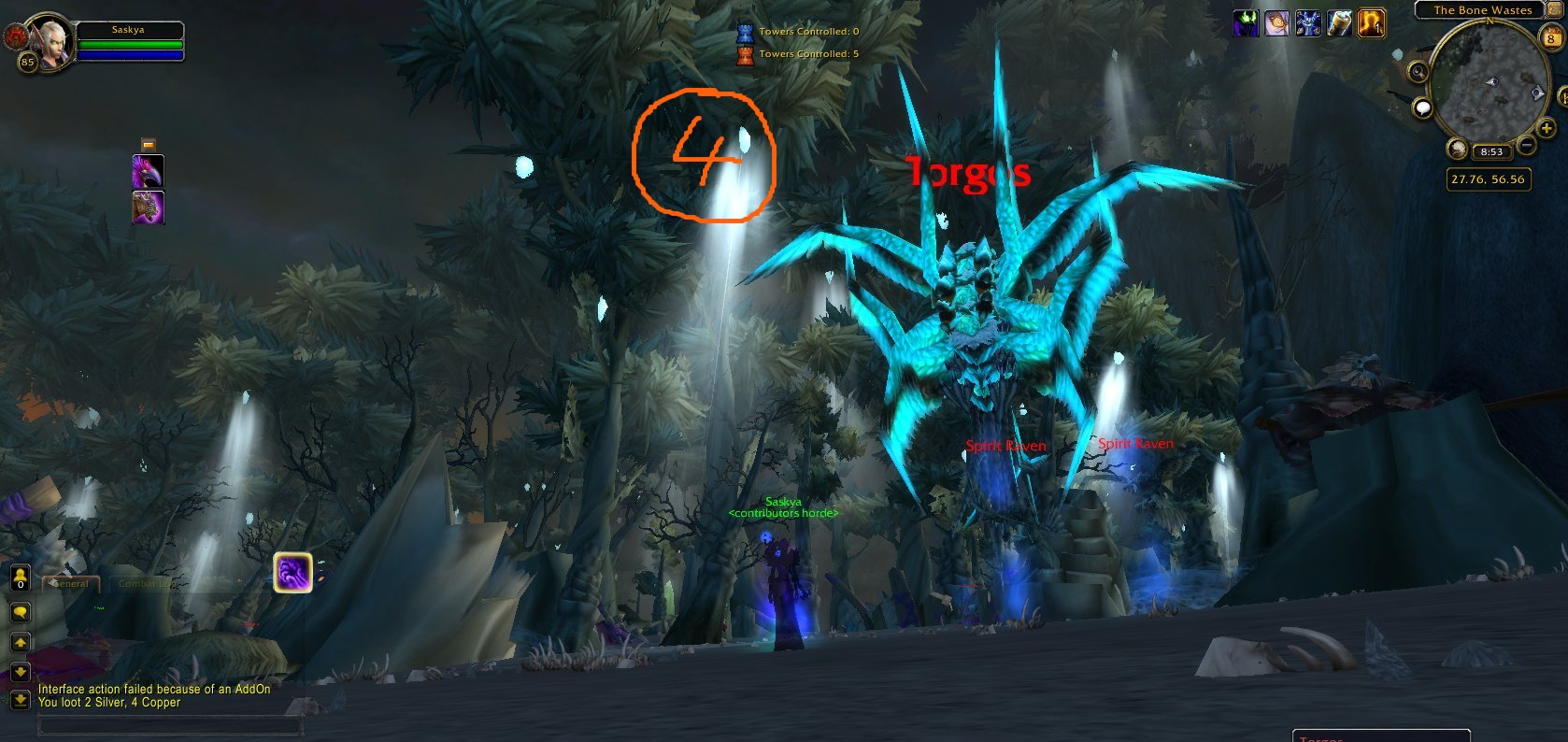Select the golden buff icon with 1 stack
This screenshot has height=742, width=1568.
(x=1370, y=23)
